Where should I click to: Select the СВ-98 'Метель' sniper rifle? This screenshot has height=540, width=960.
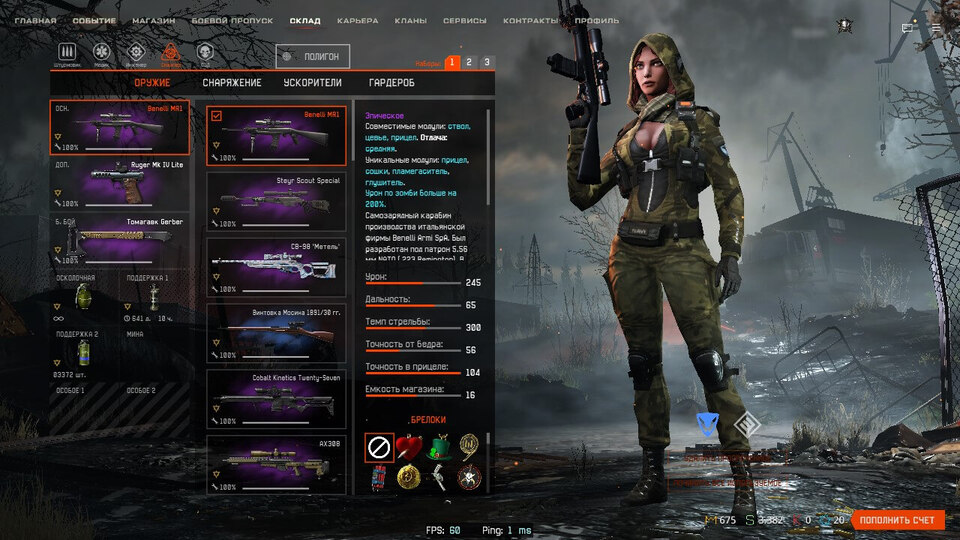[x=275, y=267]
